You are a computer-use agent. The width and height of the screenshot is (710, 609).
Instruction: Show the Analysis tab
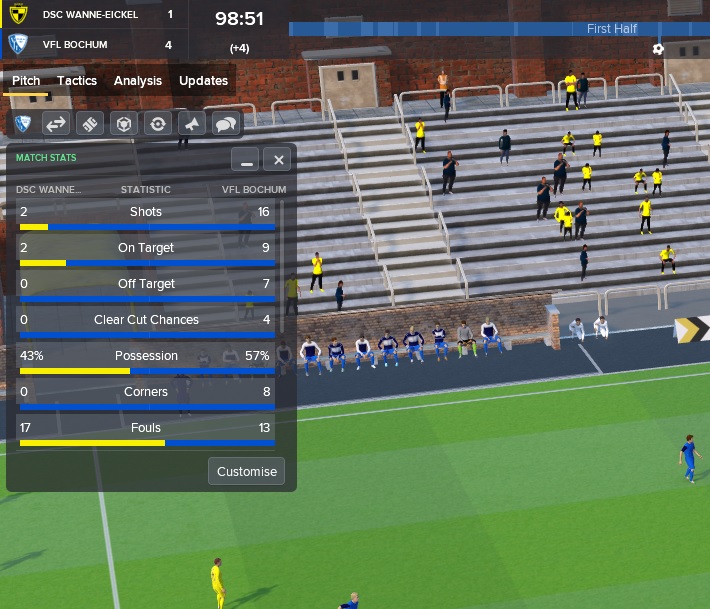138,81
